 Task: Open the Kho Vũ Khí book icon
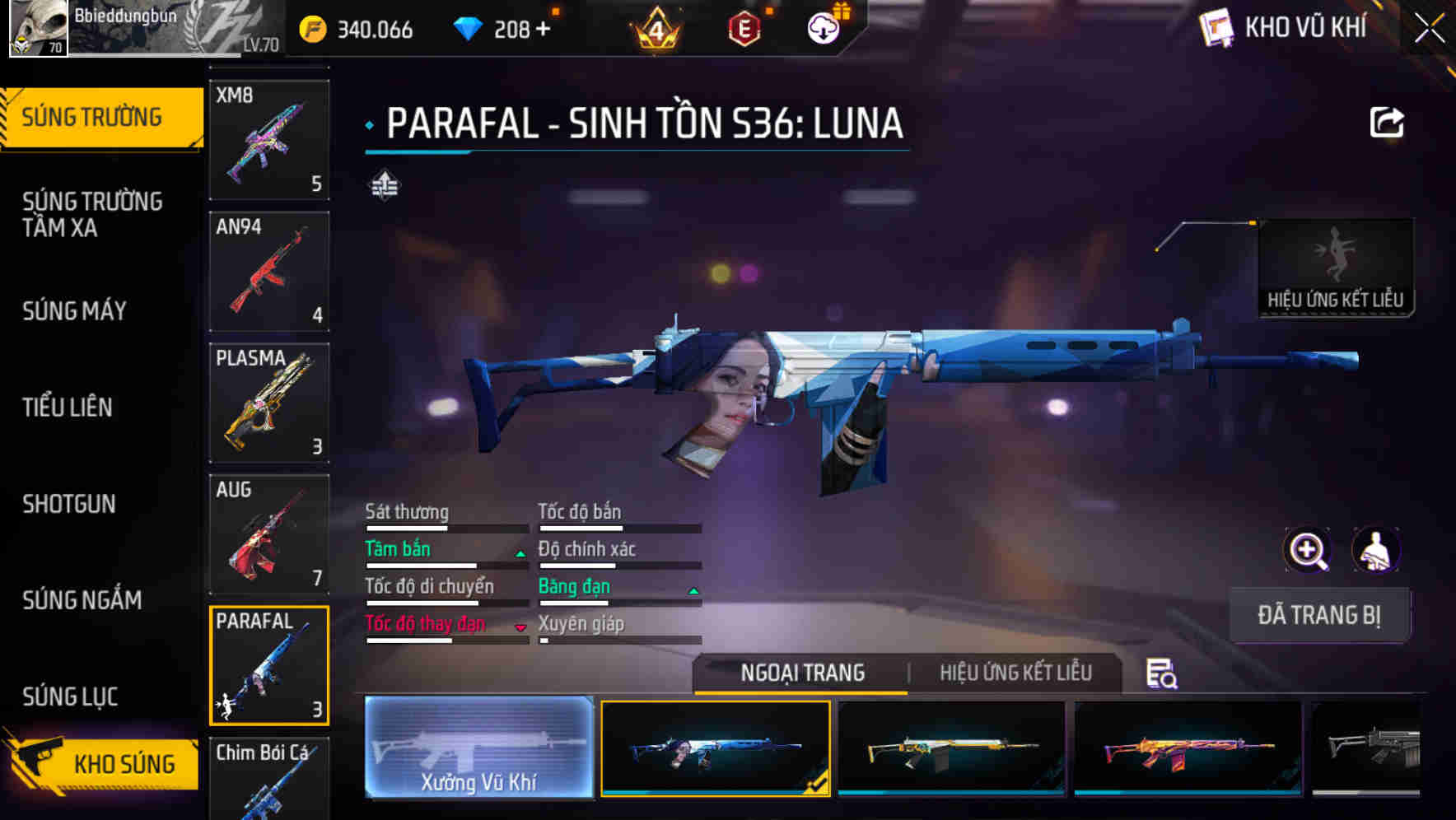click(x=1216, y=28)
